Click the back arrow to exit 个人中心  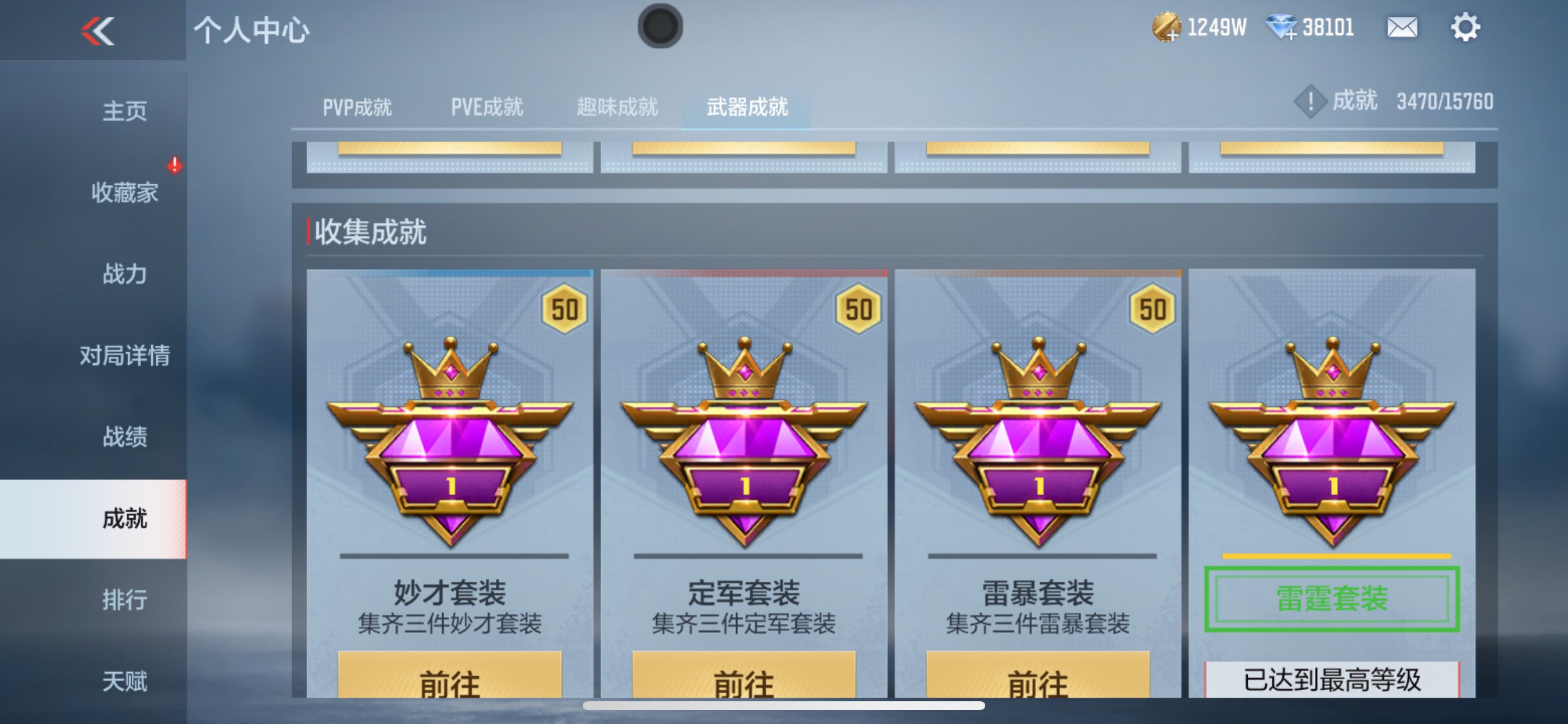click(97, 29)
